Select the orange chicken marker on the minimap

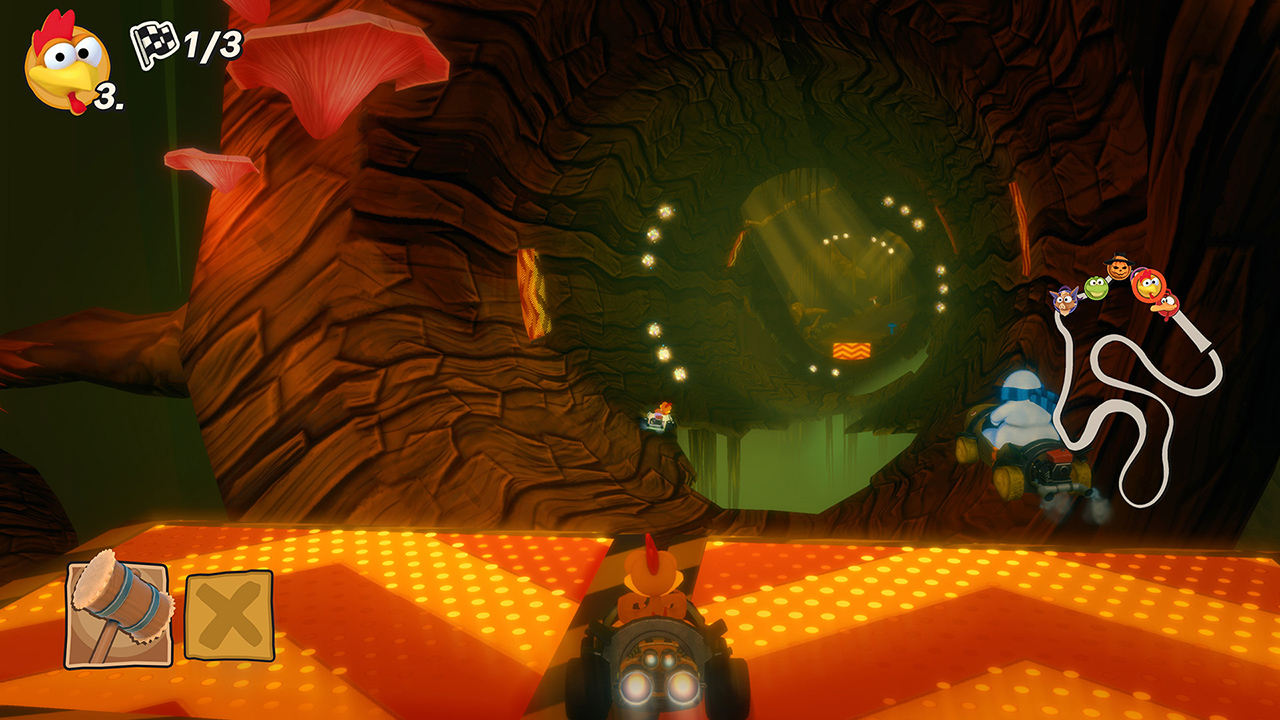pos(1150,287)
